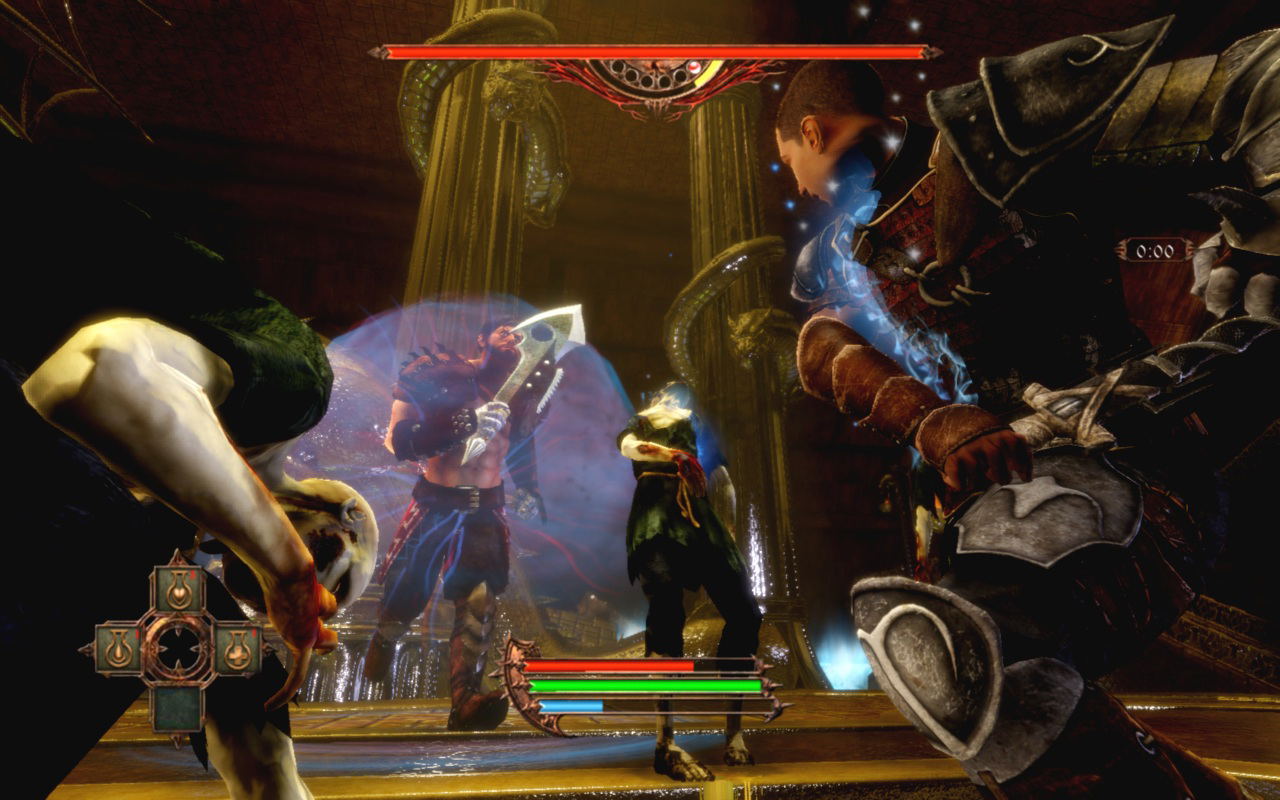Use the droplet flask potion slot
Screen dimensions: 1280x800
click(x=119, y=649)
